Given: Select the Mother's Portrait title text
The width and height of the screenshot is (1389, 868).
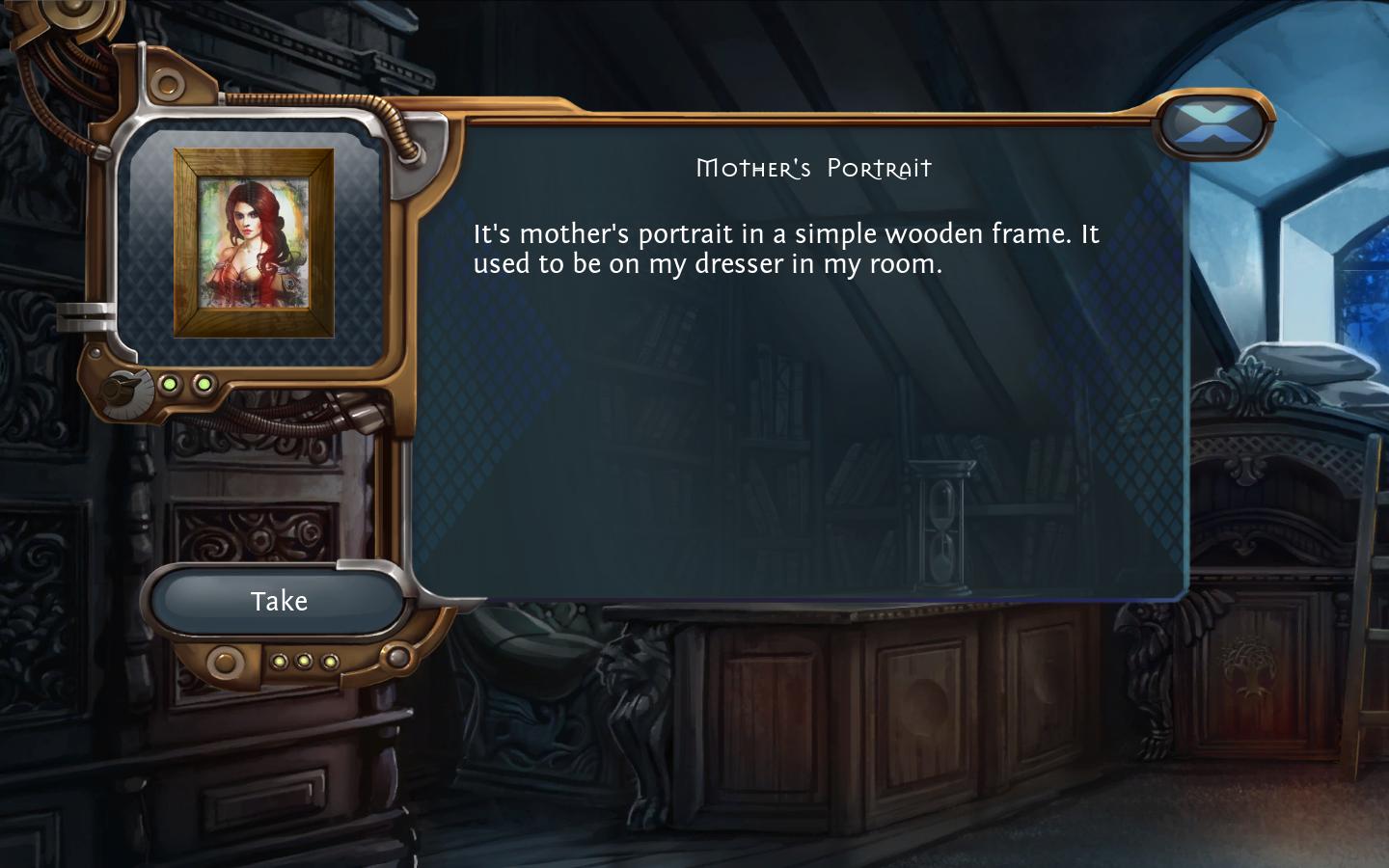Looking at the screenshot, I should (x=813, y=168).
